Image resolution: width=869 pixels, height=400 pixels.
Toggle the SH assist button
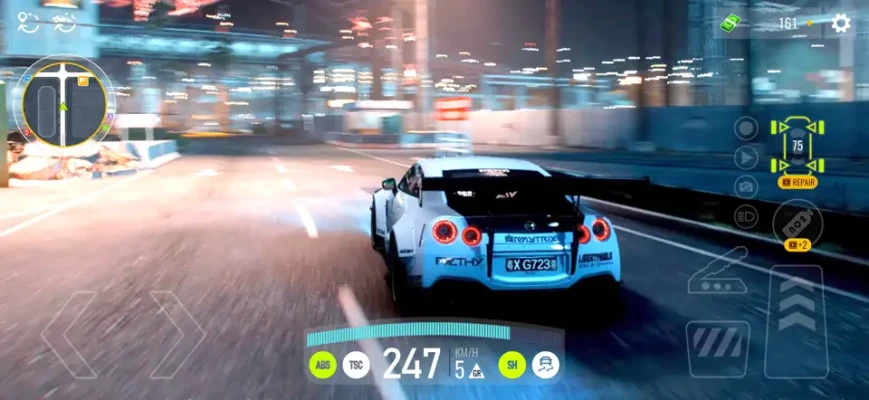pyautogui.click(x=512, y=365)
